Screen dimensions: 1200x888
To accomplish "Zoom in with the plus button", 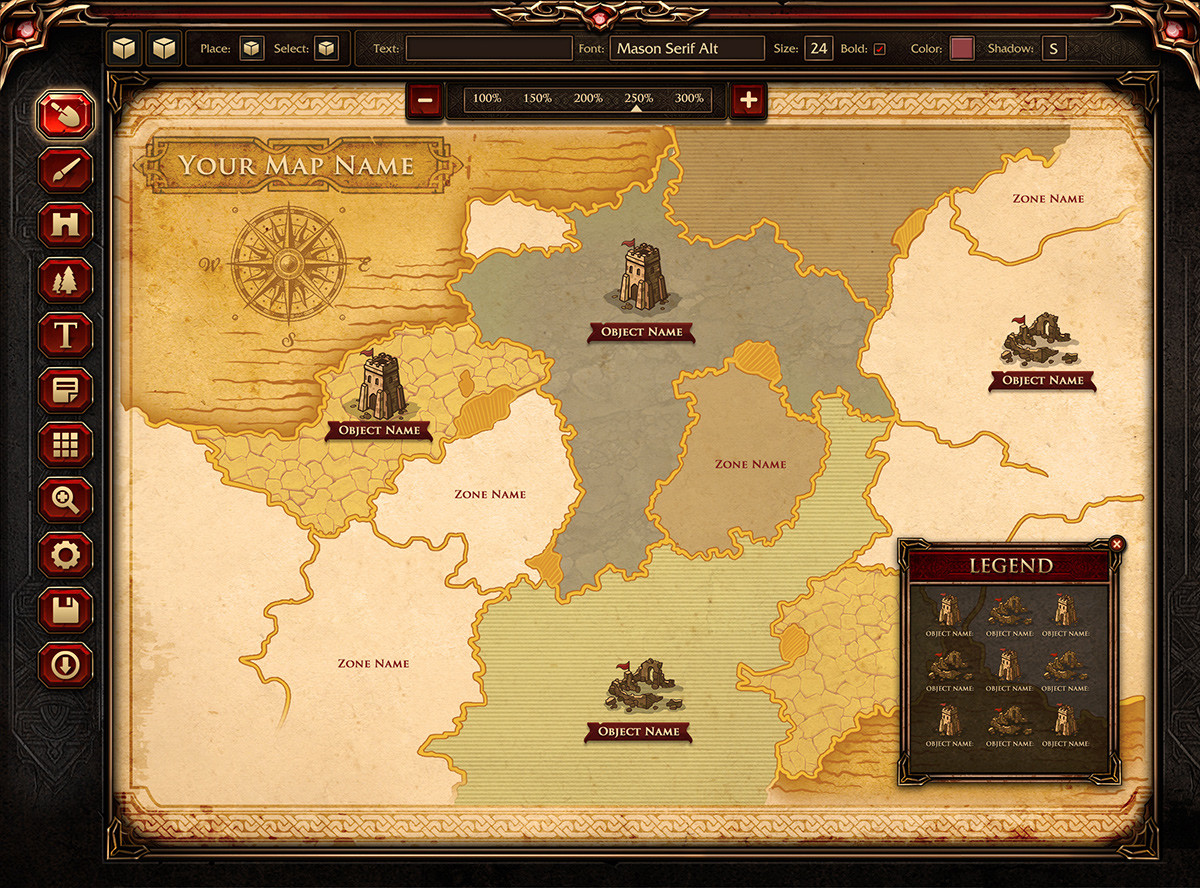I will coord(749,99).
